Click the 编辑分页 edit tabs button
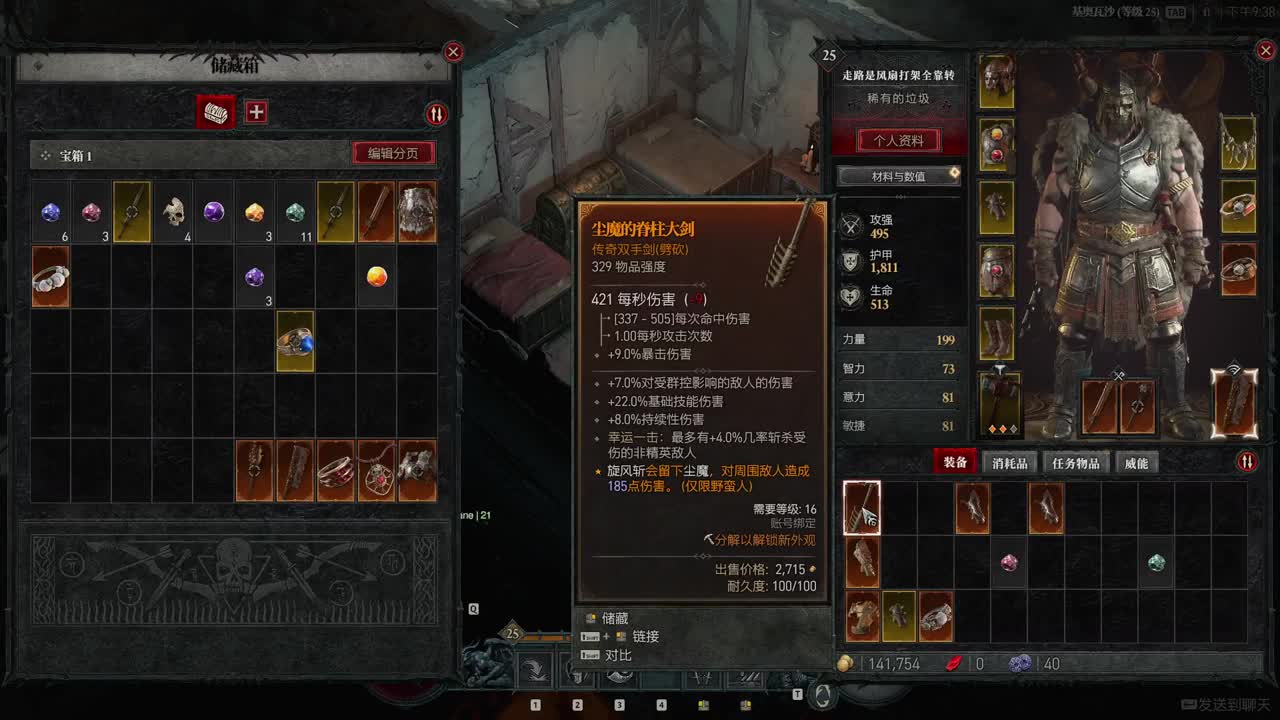This screenshot has width=1280, height=720. (x=392, y=153)
